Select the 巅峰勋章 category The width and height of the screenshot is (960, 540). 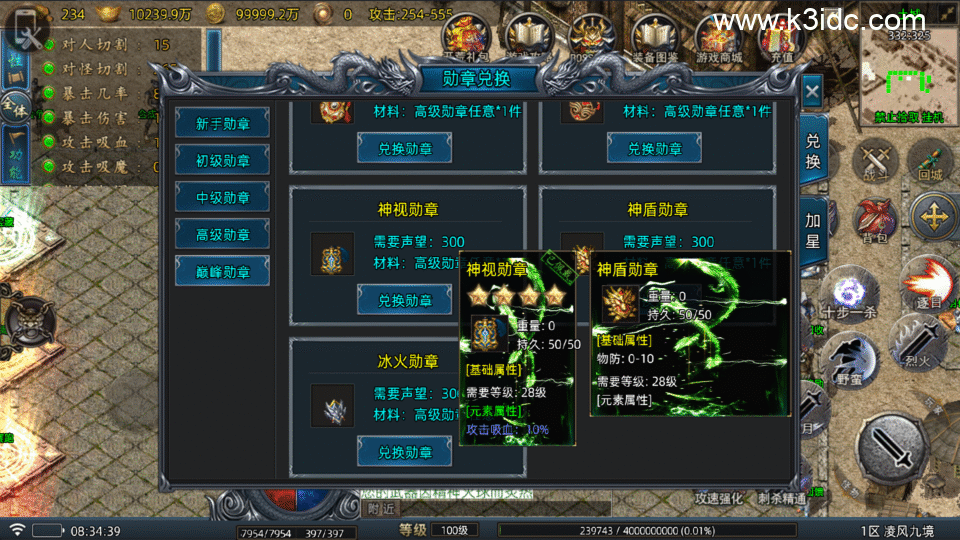pos(222,271)
